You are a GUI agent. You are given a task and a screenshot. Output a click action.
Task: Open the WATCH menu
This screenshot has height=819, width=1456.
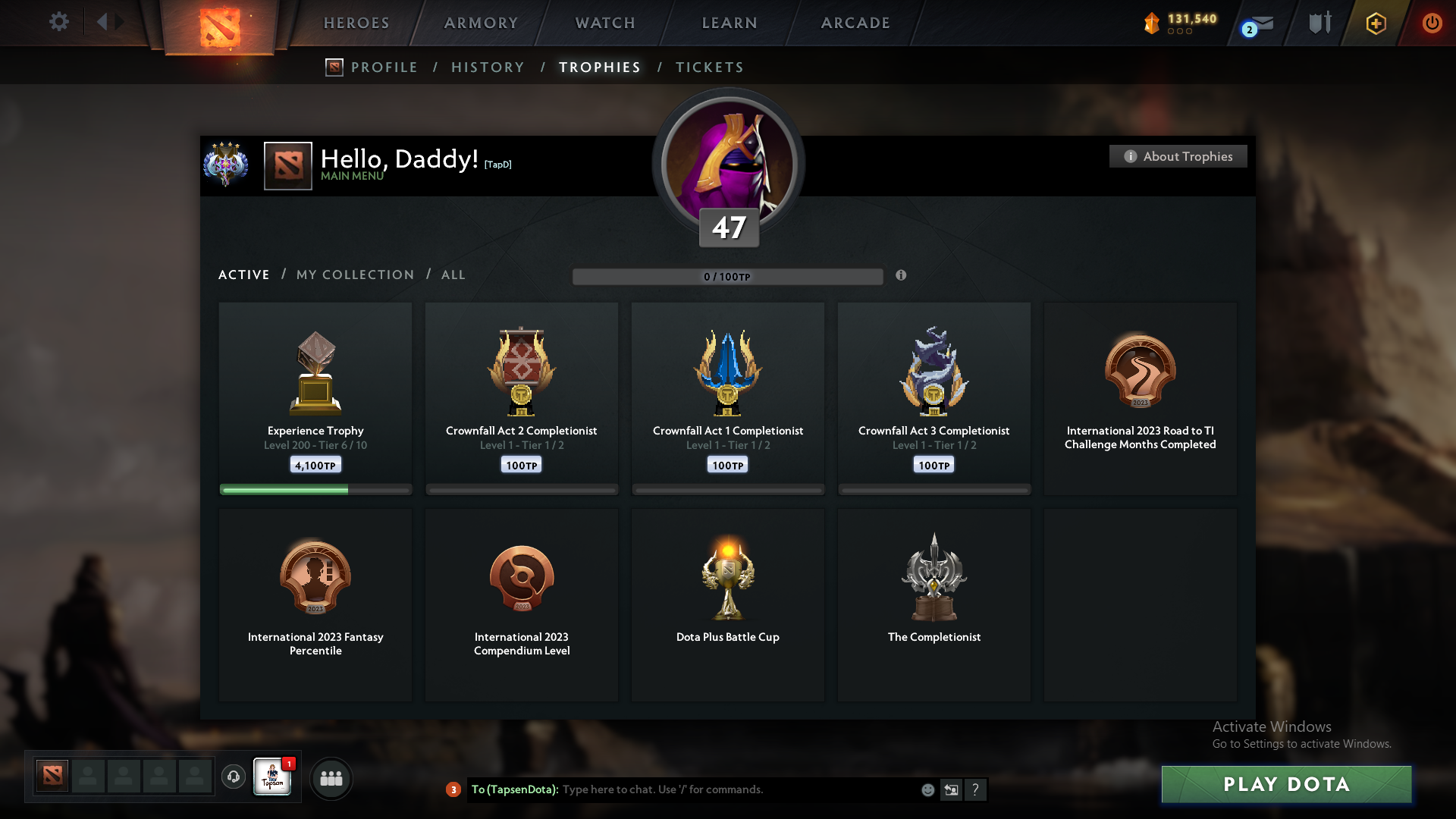coord(604,23)
